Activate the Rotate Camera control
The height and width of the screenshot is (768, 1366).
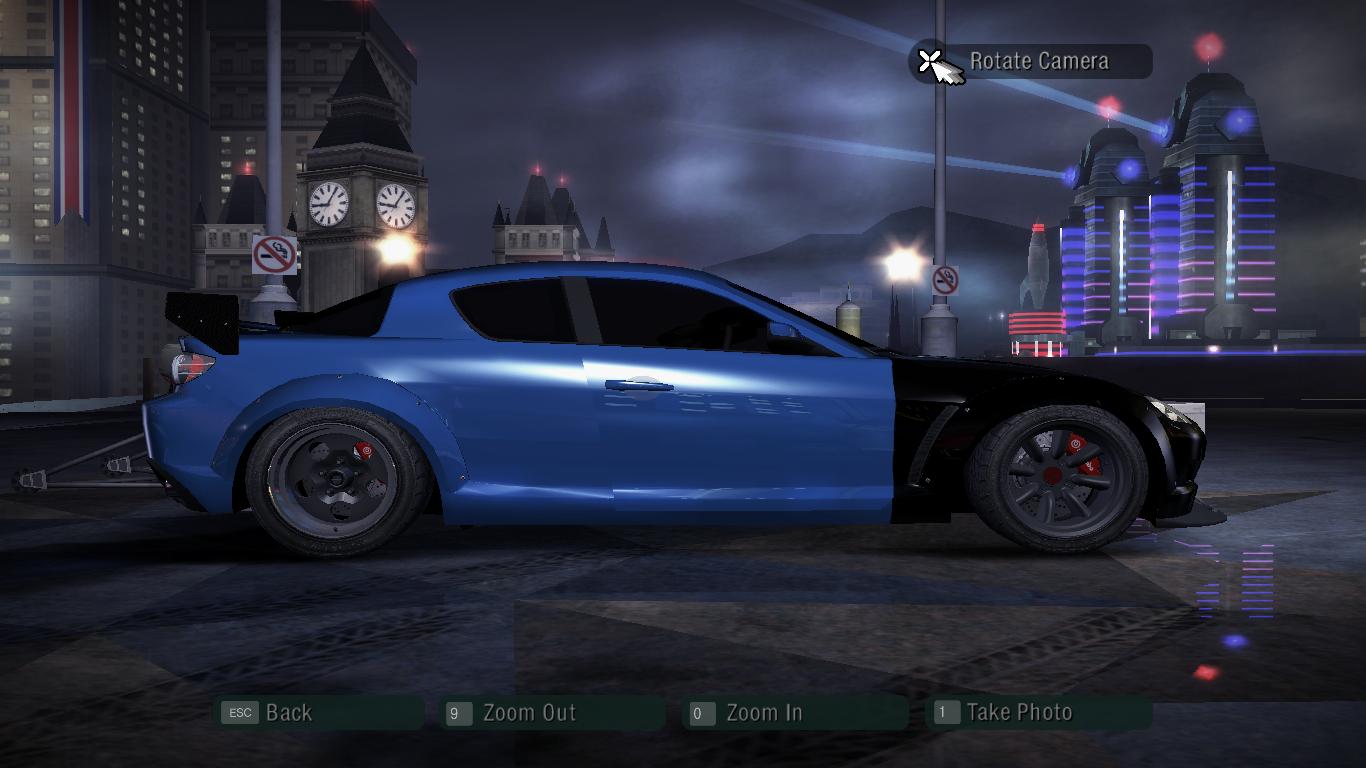(x=1036, y=62)
